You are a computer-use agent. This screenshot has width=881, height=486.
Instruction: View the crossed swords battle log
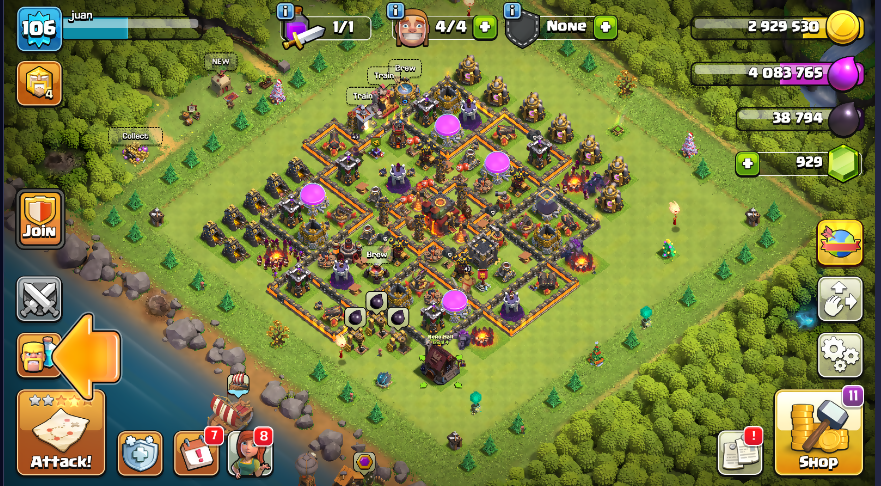pos(39,298)
